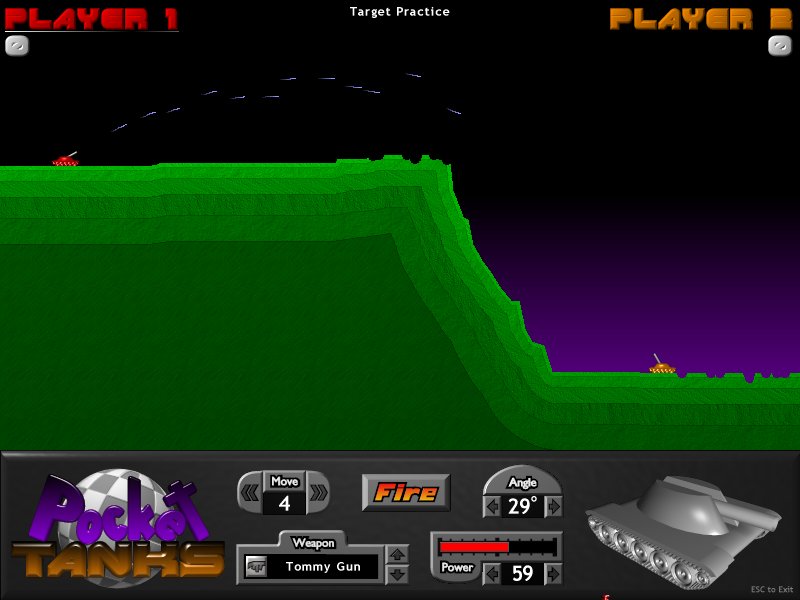Image resolution: width=800 pixels, height=600 pixels.
Task: Move the tank left
Action: (x=250, y=492)
